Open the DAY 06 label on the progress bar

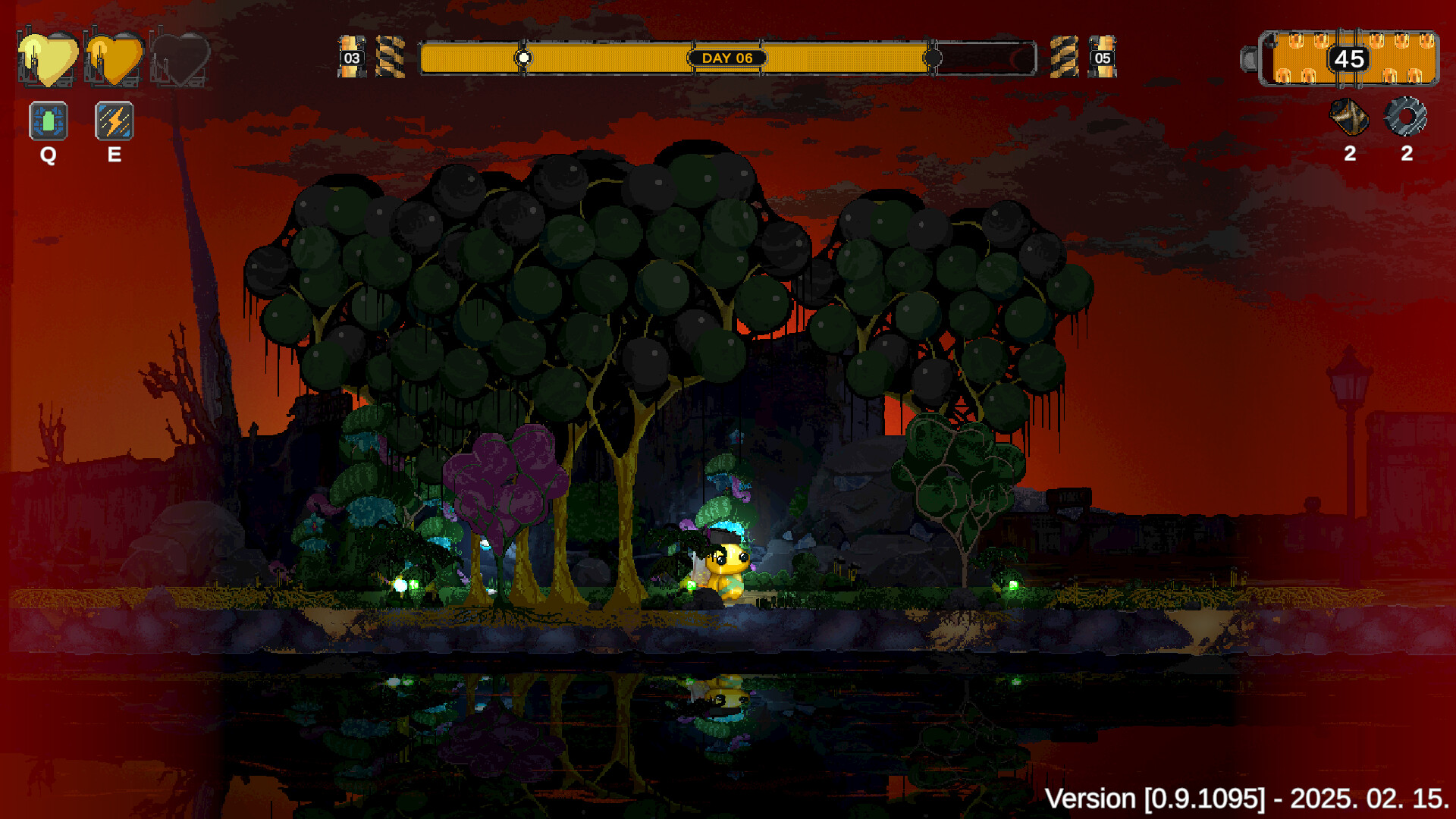[729, 57]
